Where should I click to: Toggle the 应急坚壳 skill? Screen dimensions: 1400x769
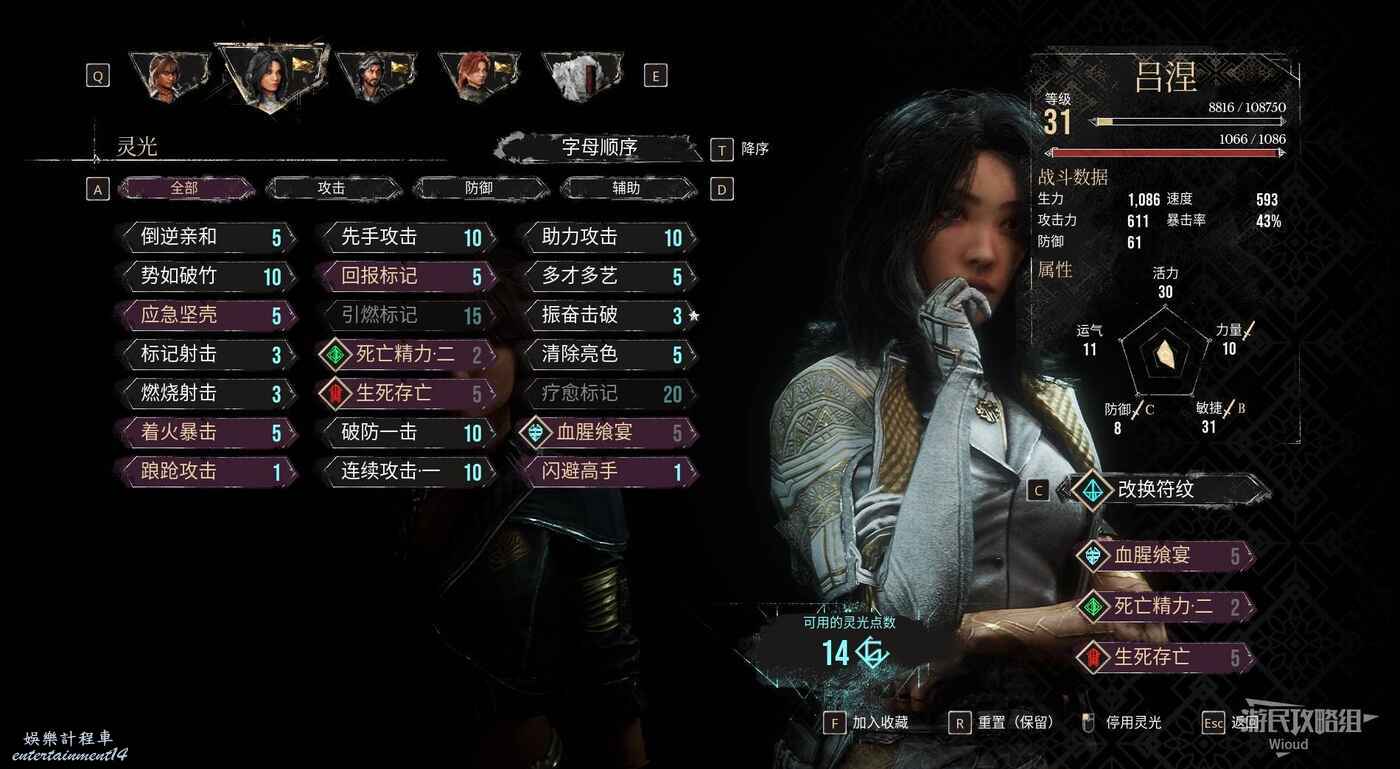[x=208, y=315]
